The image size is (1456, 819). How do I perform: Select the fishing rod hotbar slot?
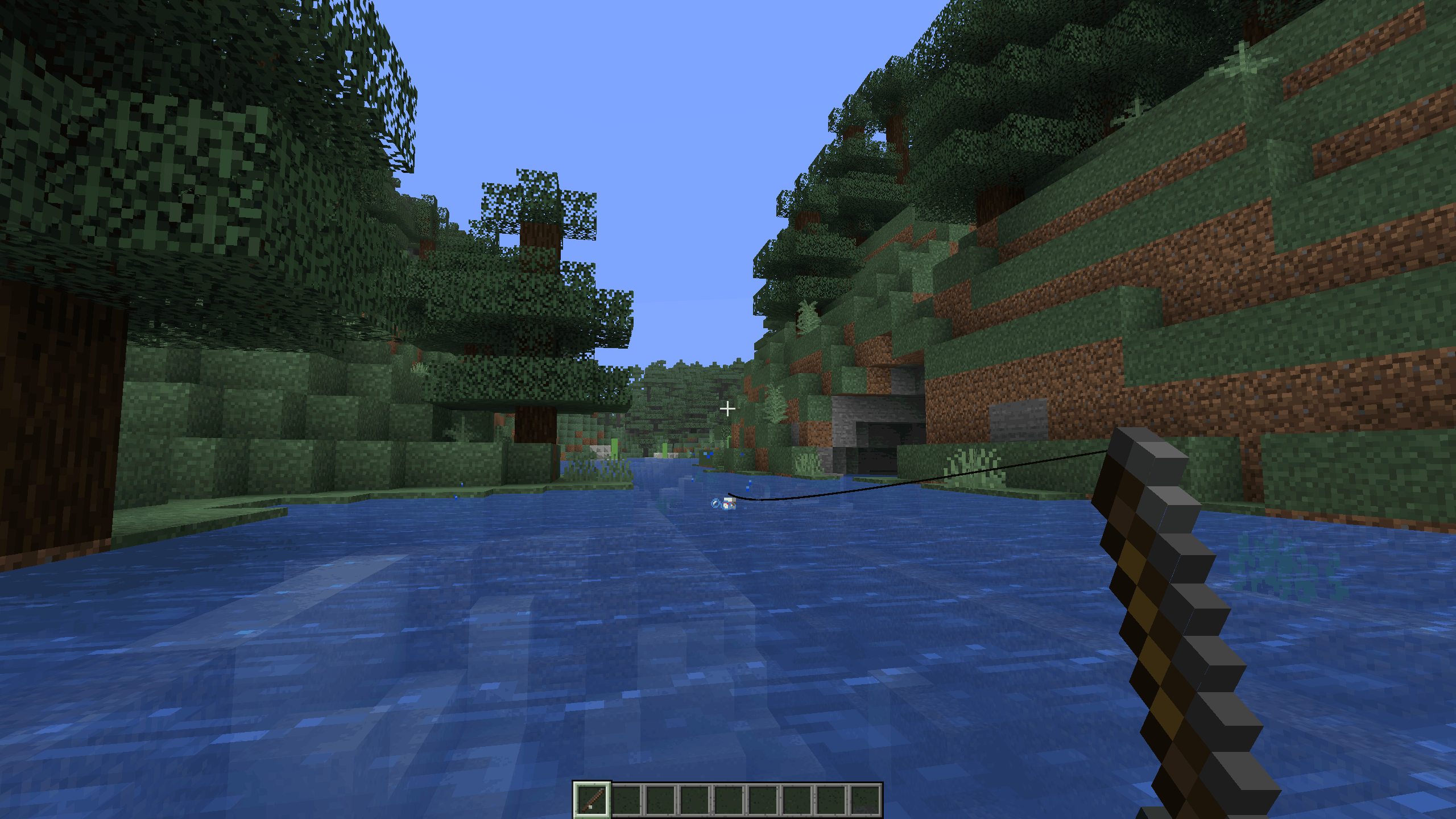(x=592, y=800)
